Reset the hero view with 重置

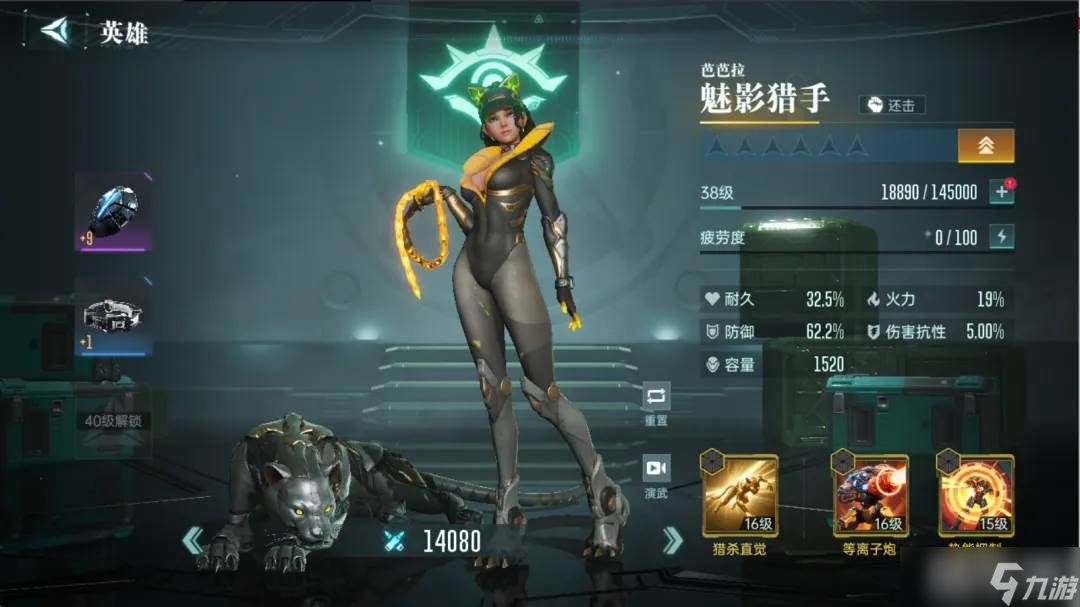pos(656,402)
